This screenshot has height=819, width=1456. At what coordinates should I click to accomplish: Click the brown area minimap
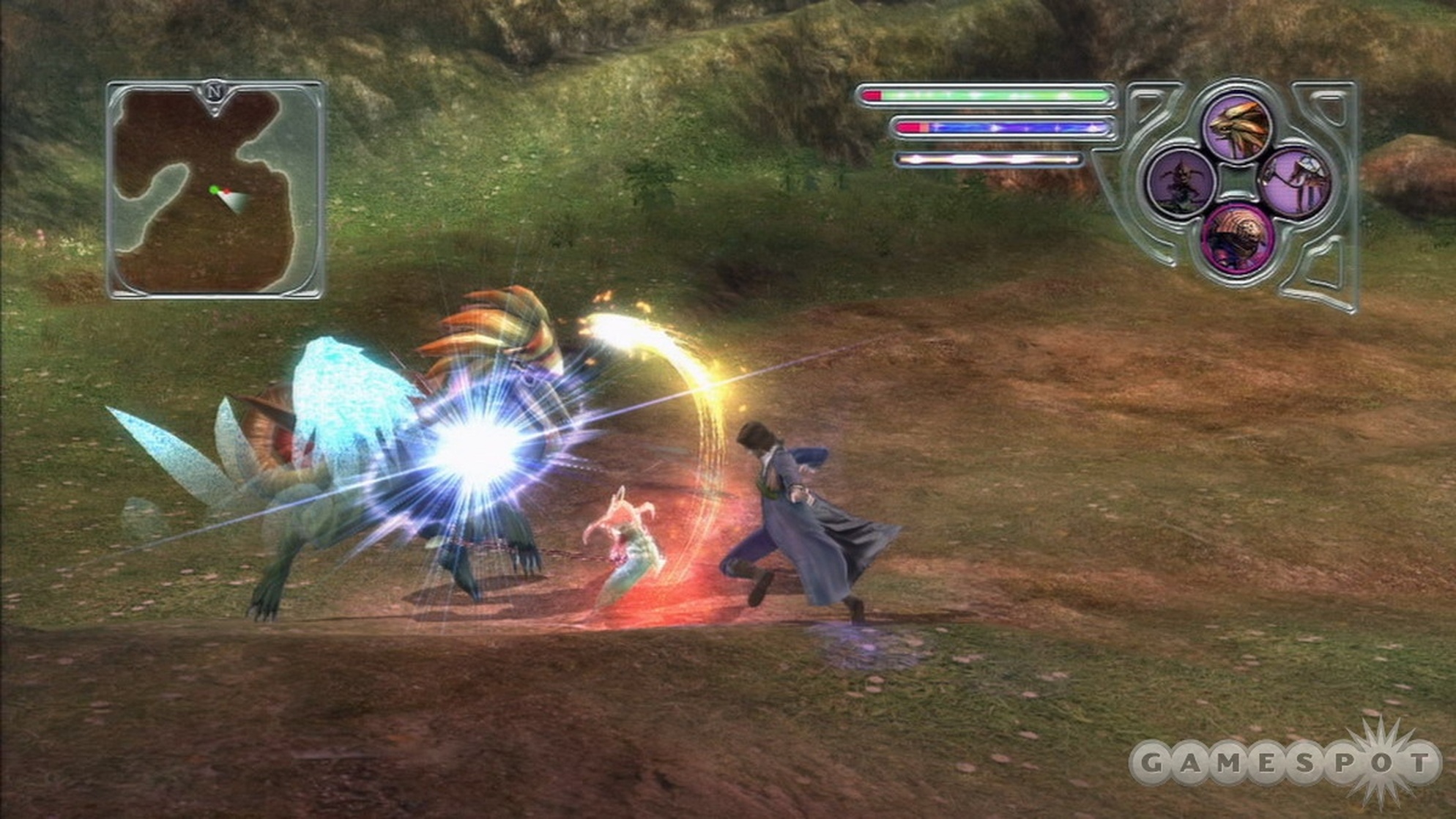point(215,190)
